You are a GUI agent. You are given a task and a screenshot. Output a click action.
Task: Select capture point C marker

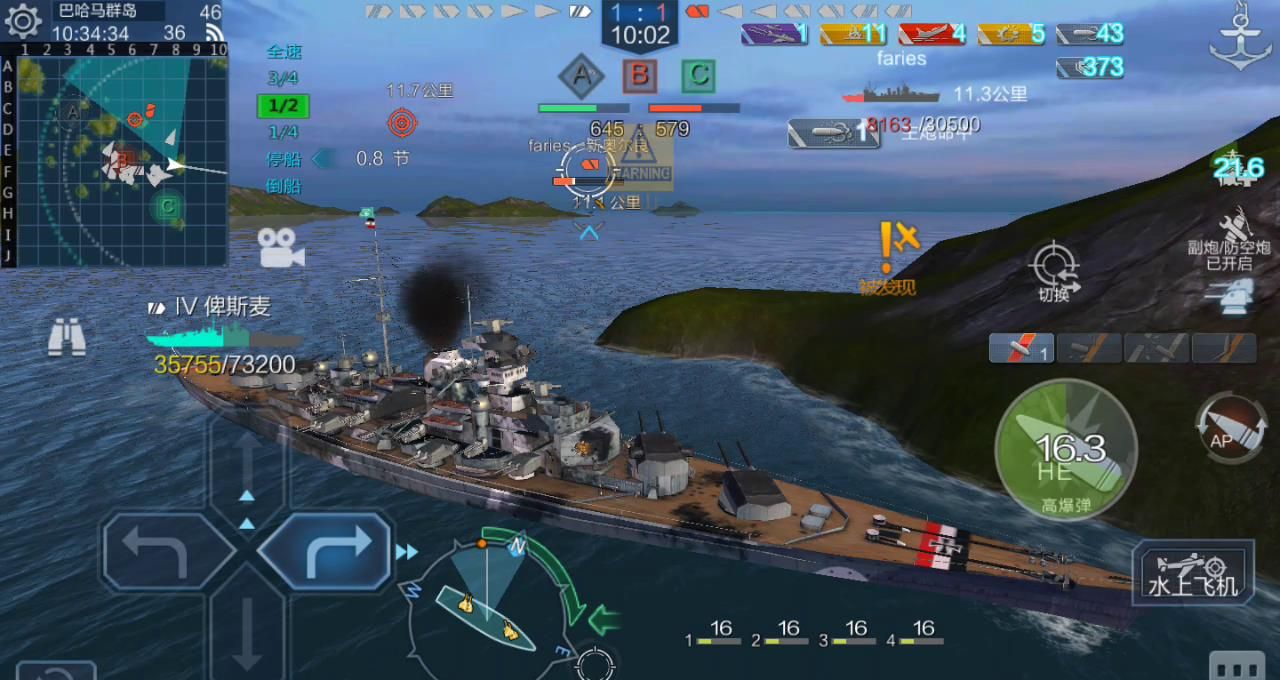pos(698,75)
